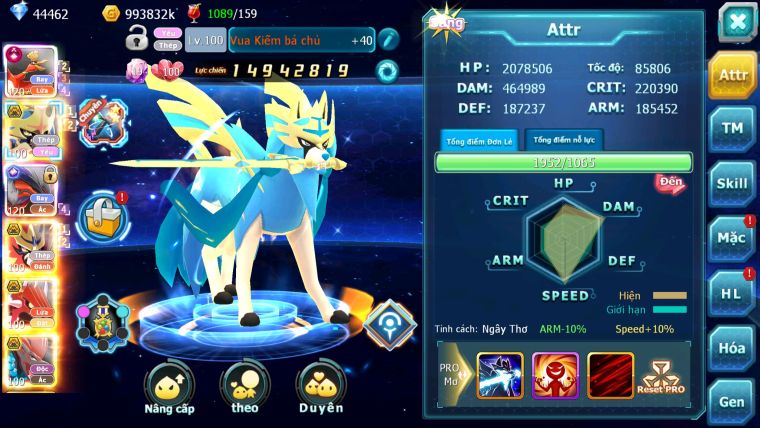Click the theo follow button
This screenshot has width=760, height=428.
point(245,390)
